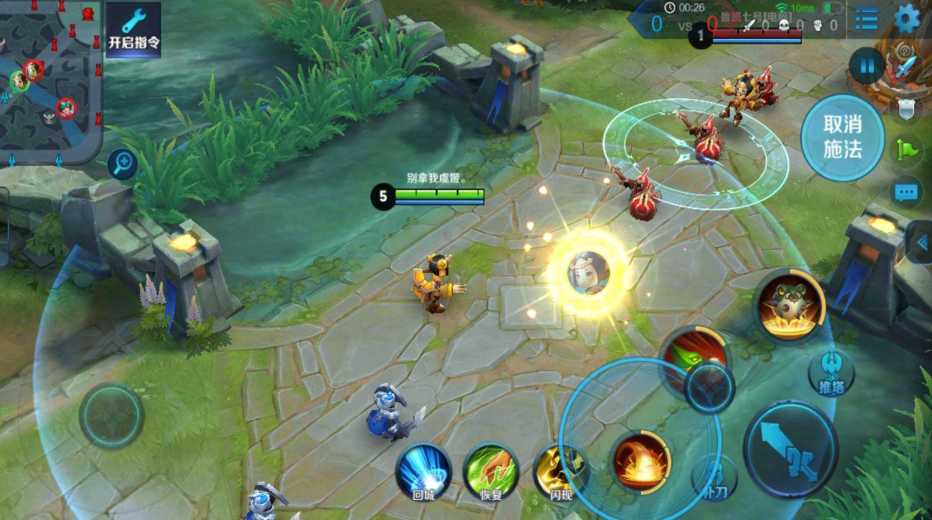Expand the side panel arrow on right edge

pos(921,242)
